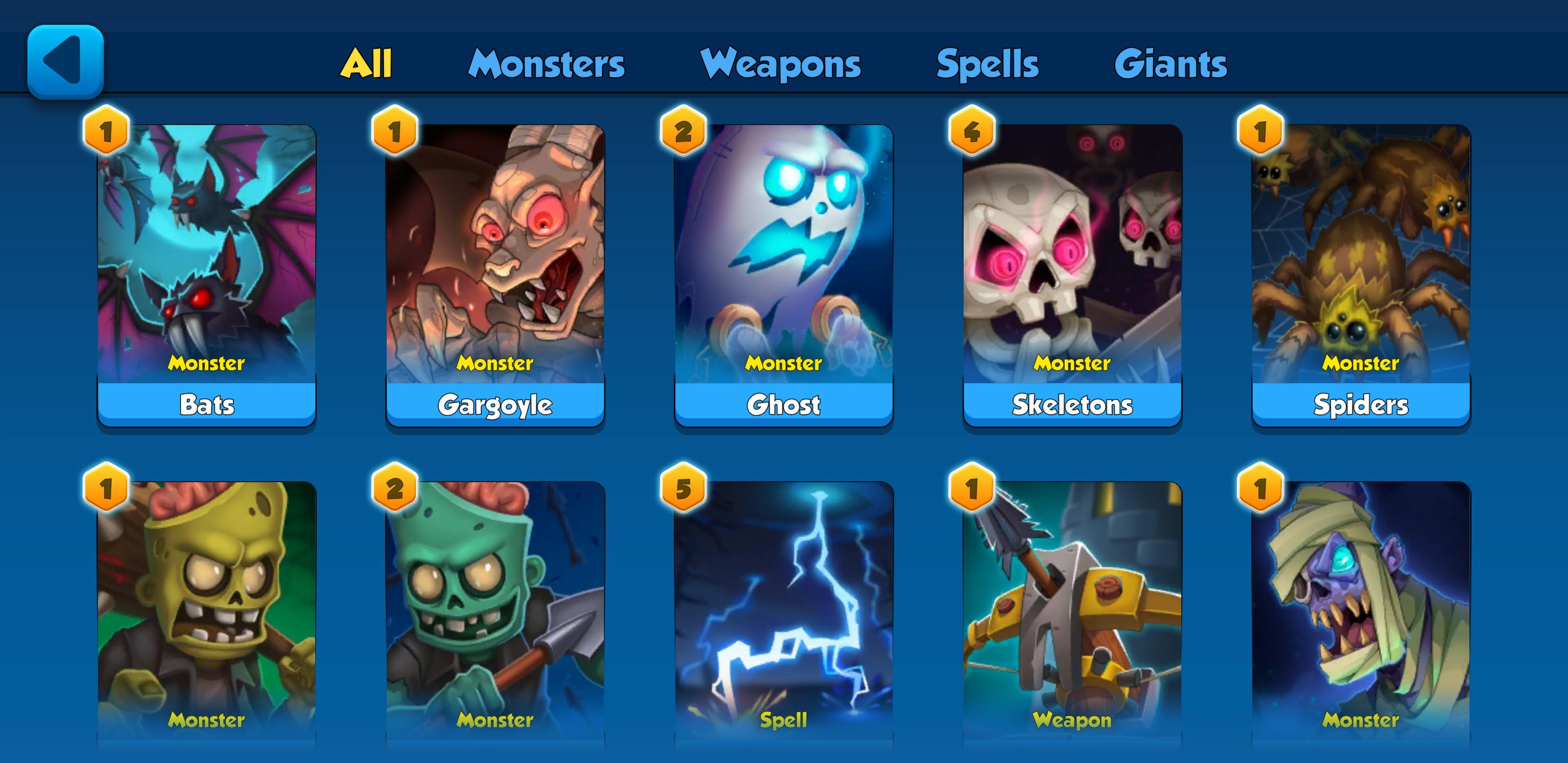The image size is (1568, 763).
Task: Pick the Skeletons card
Action: pyautogui.click(x=1073, y=274)
